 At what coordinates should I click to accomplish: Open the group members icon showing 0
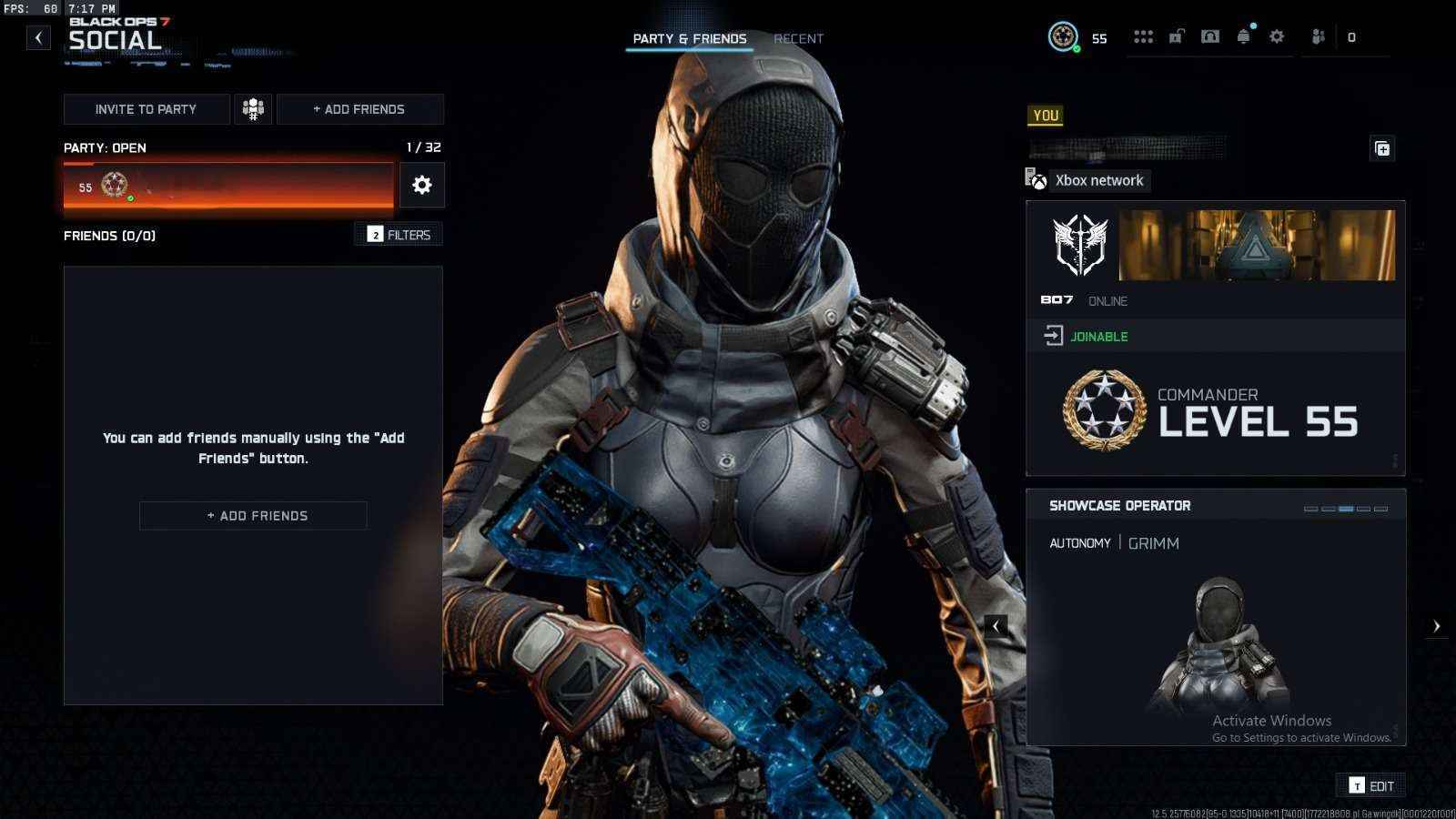tap(1317, 36)
